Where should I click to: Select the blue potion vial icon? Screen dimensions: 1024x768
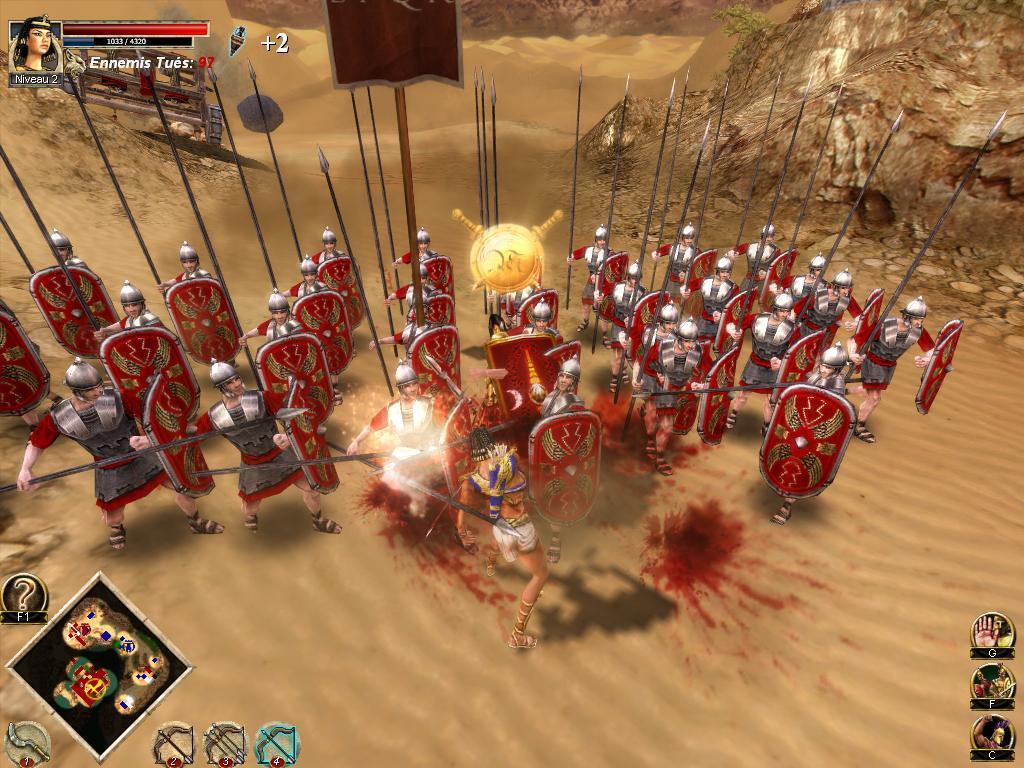point(237,41)
